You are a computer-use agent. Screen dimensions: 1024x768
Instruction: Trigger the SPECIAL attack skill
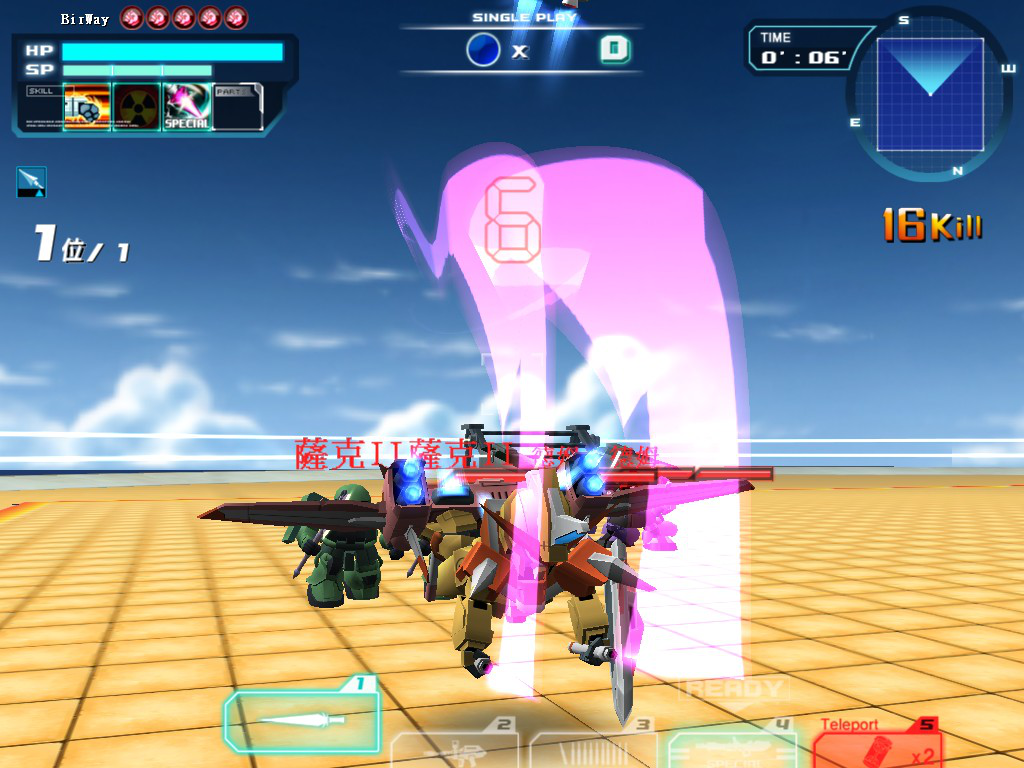pyautogui.click(x=187, y=107)
